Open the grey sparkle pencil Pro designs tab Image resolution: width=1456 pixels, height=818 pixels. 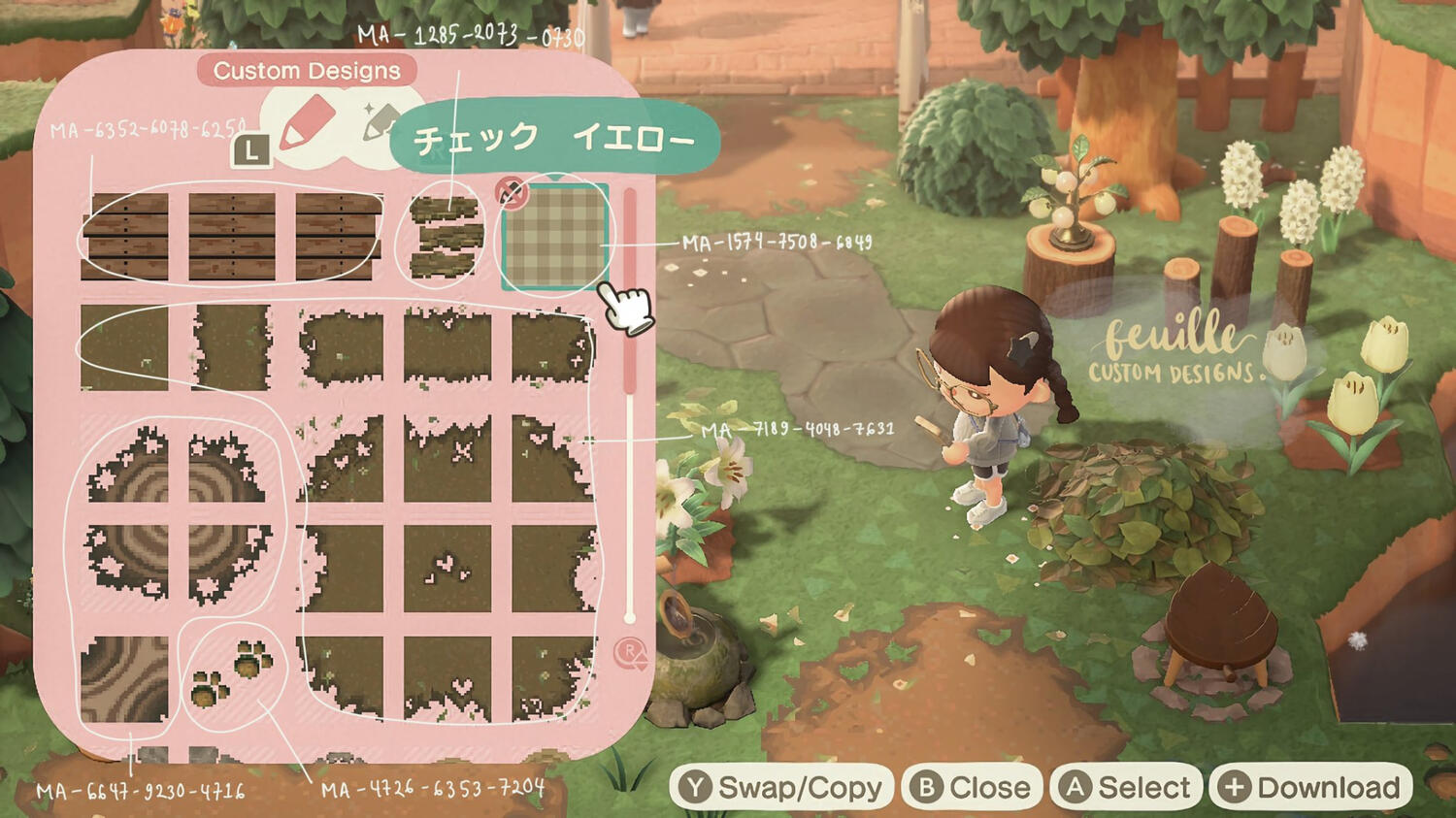pos(380,123)
